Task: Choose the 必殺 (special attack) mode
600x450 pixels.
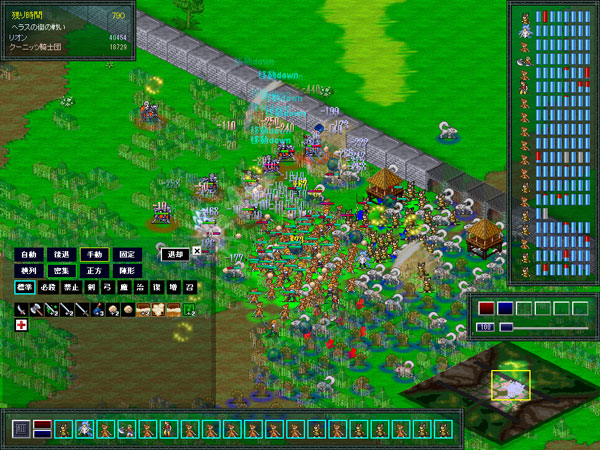Action: tap(48, 288)
